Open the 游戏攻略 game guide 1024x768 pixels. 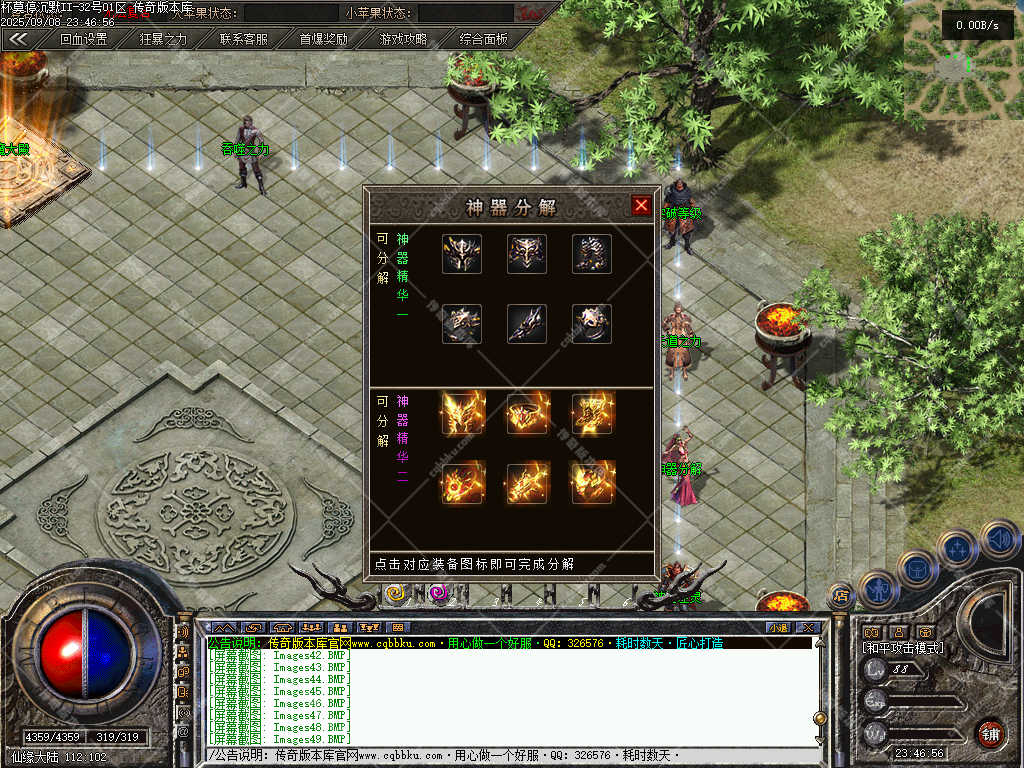[x=403, y=40]
